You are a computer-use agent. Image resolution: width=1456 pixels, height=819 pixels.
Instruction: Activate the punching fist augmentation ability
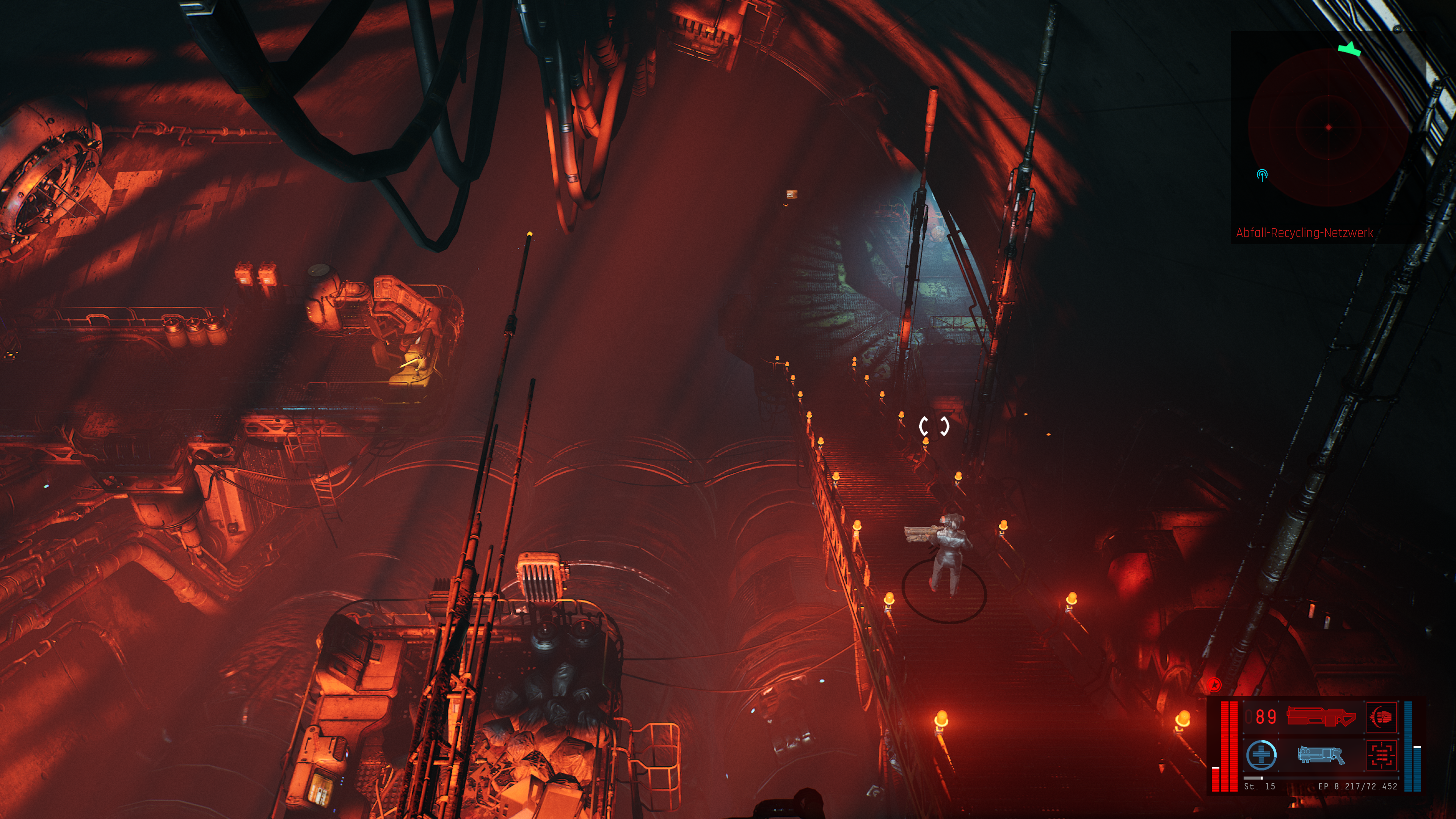[1381, 717]
